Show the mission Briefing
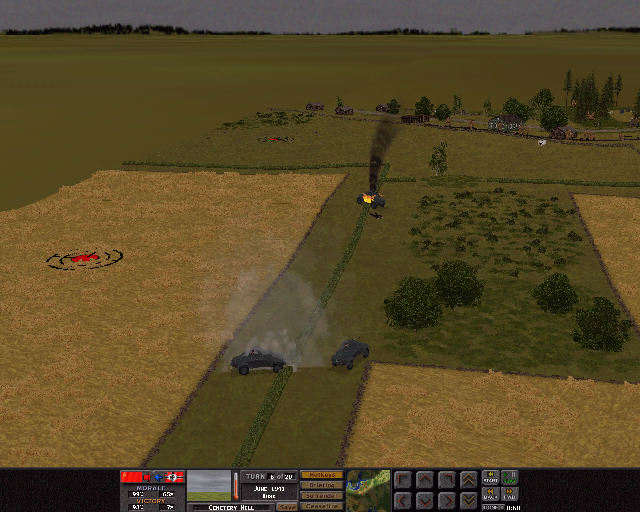The image size is (640, 512). (321, 485)
